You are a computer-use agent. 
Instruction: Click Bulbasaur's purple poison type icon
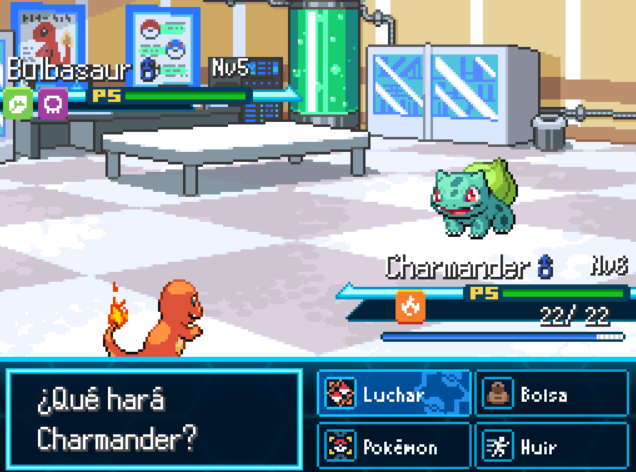[53, 103]
